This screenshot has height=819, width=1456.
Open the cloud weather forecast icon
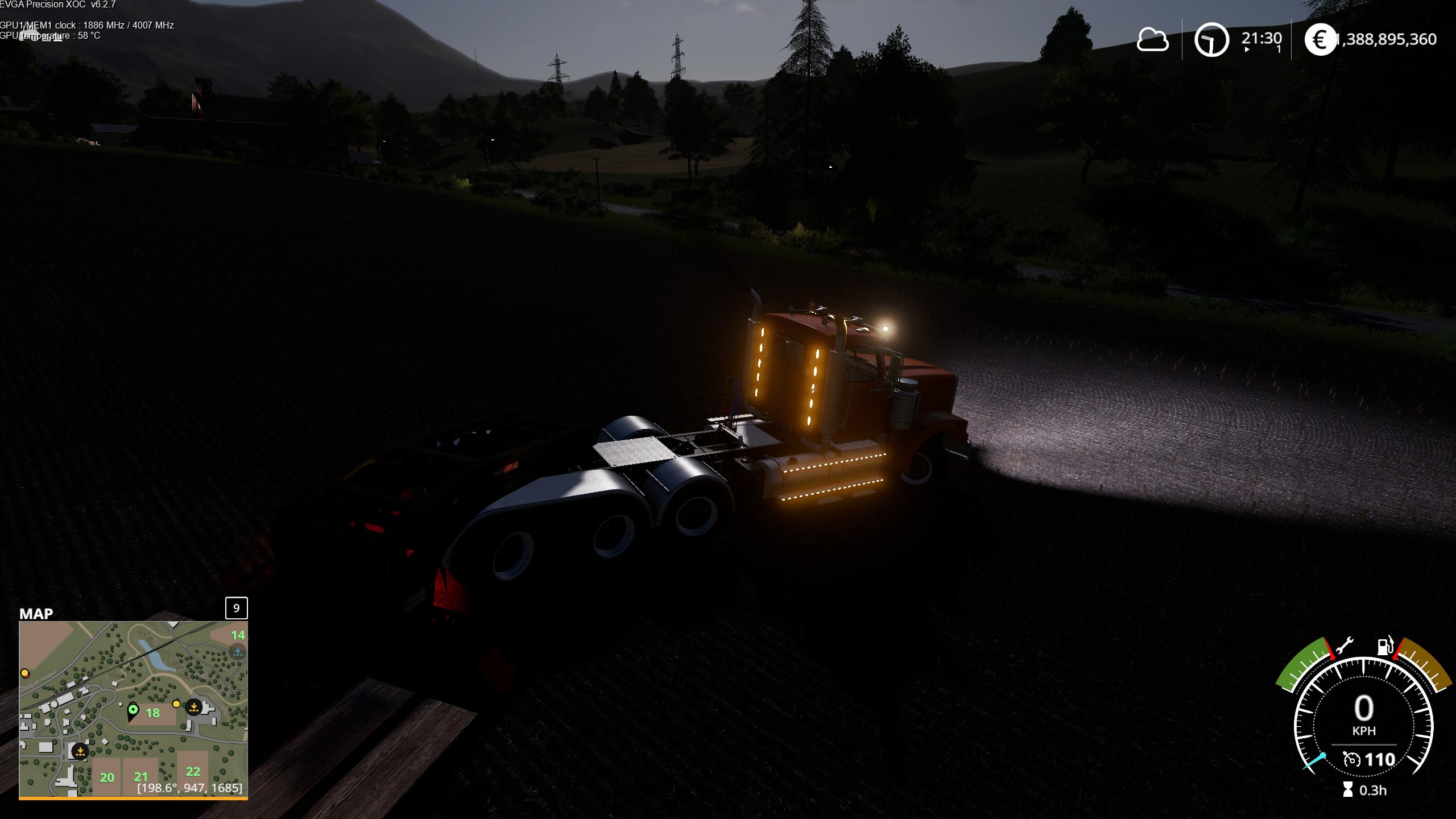click(1152, 40)
